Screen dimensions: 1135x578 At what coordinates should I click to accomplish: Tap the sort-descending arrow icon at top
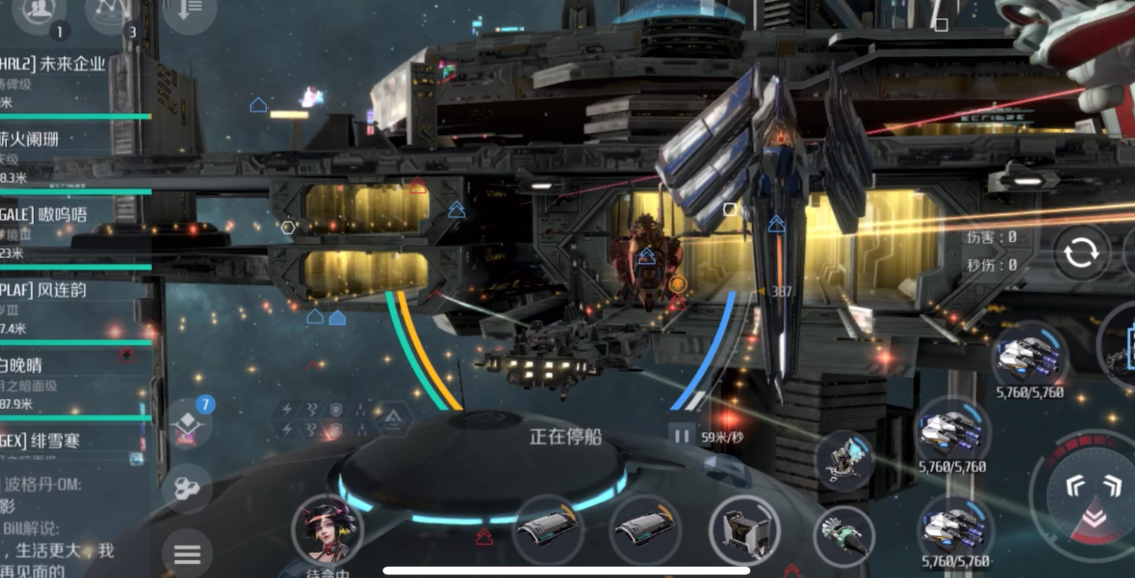(188, 11)
